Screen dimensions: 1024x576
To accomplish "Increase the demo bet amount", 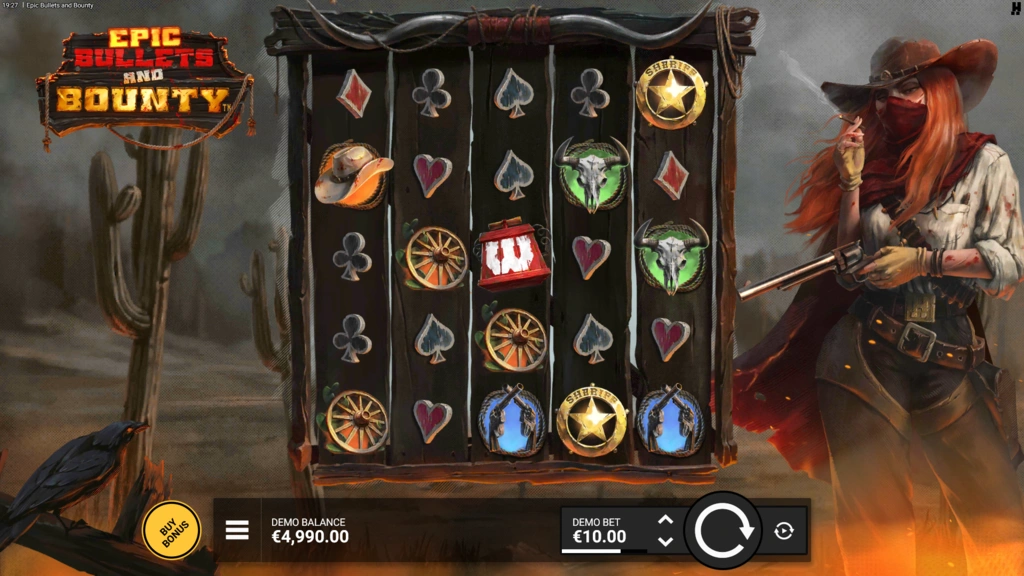I will (666, 519).
